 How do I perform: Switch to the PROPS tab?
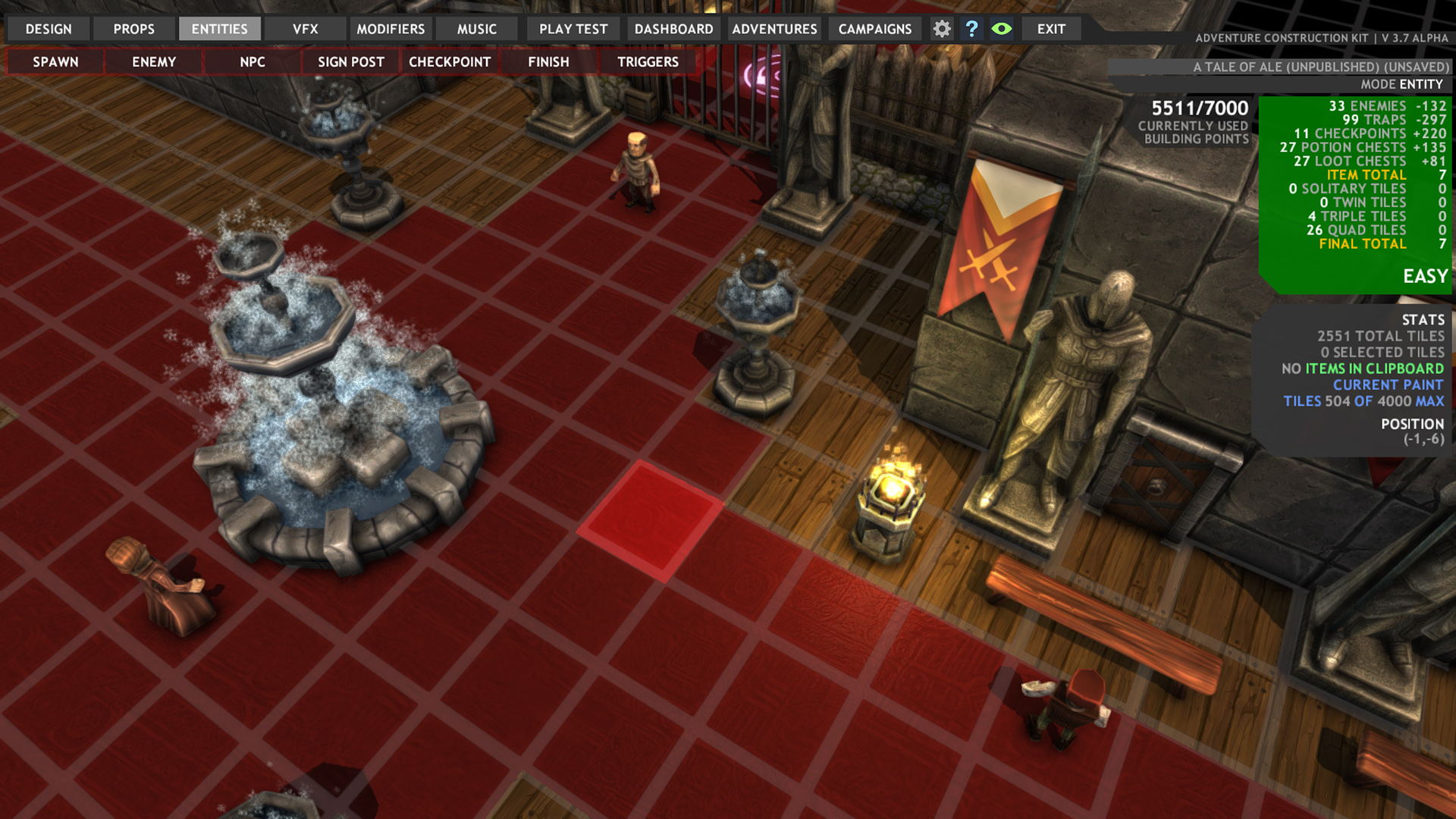pos(133,29)
